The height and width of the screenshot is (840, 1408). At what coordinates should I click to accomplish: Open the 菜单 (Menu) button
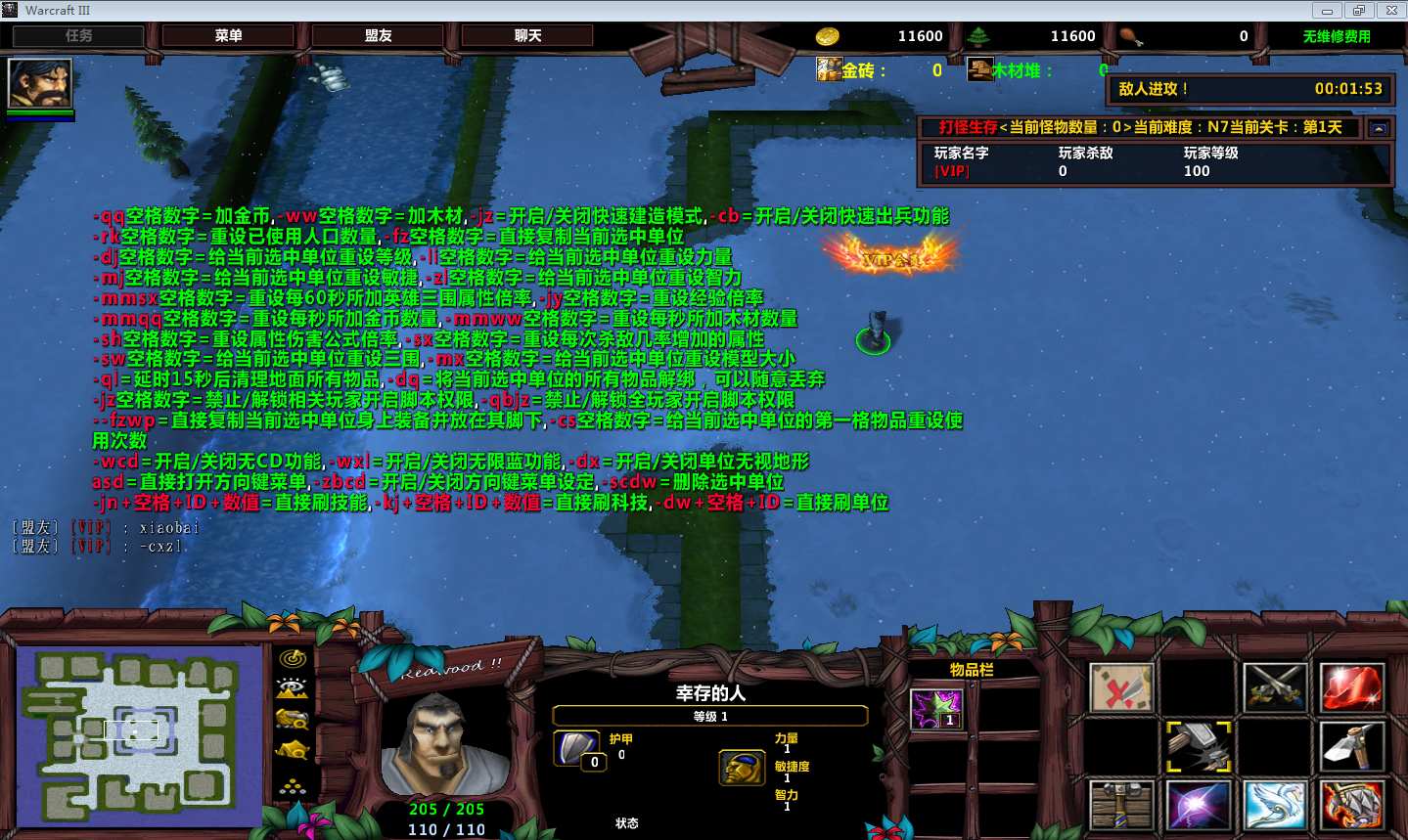click(x=228, y=36)
